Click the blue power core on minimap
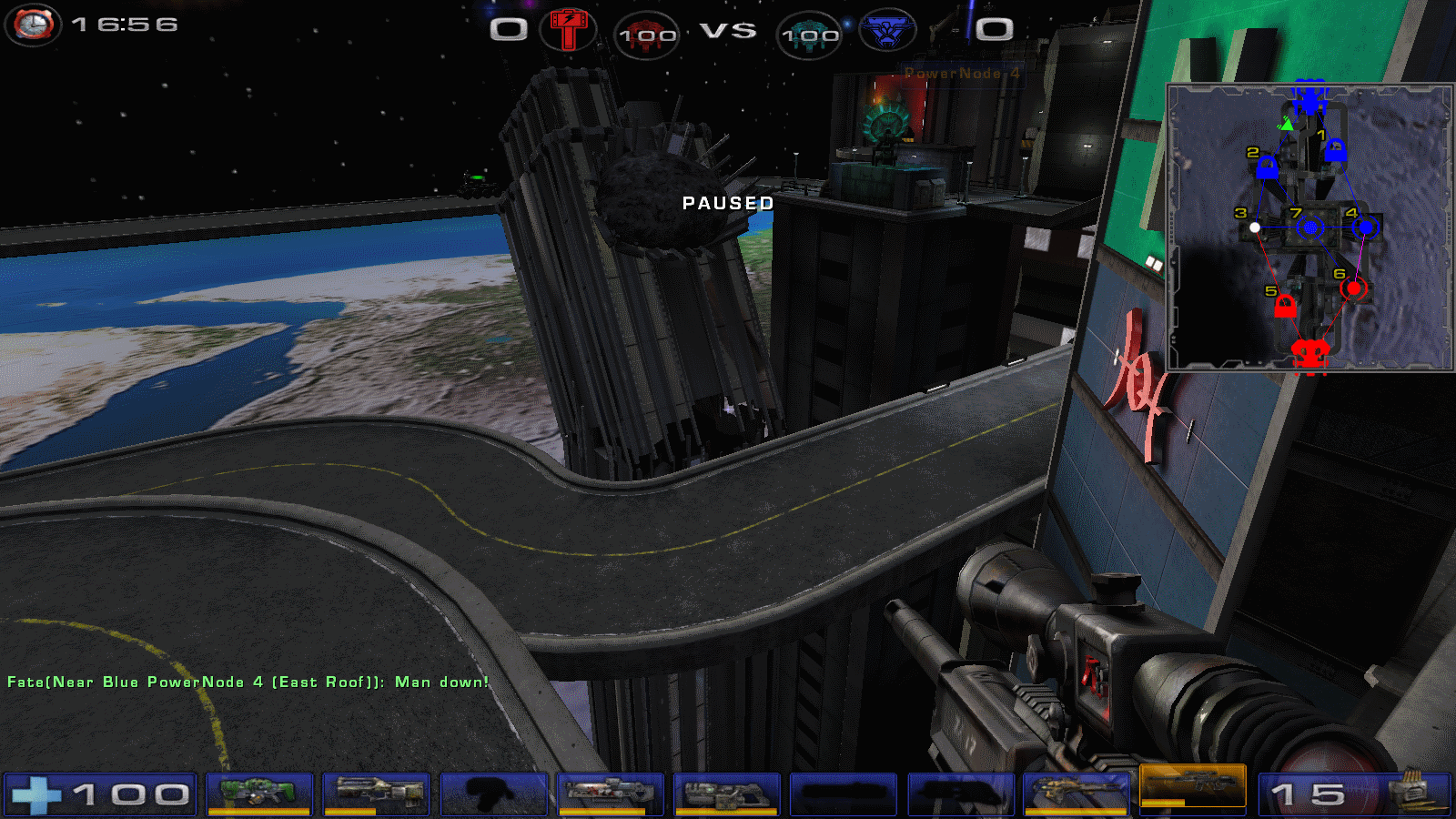Viewport: 1456px width, 819px height. 1309,95
